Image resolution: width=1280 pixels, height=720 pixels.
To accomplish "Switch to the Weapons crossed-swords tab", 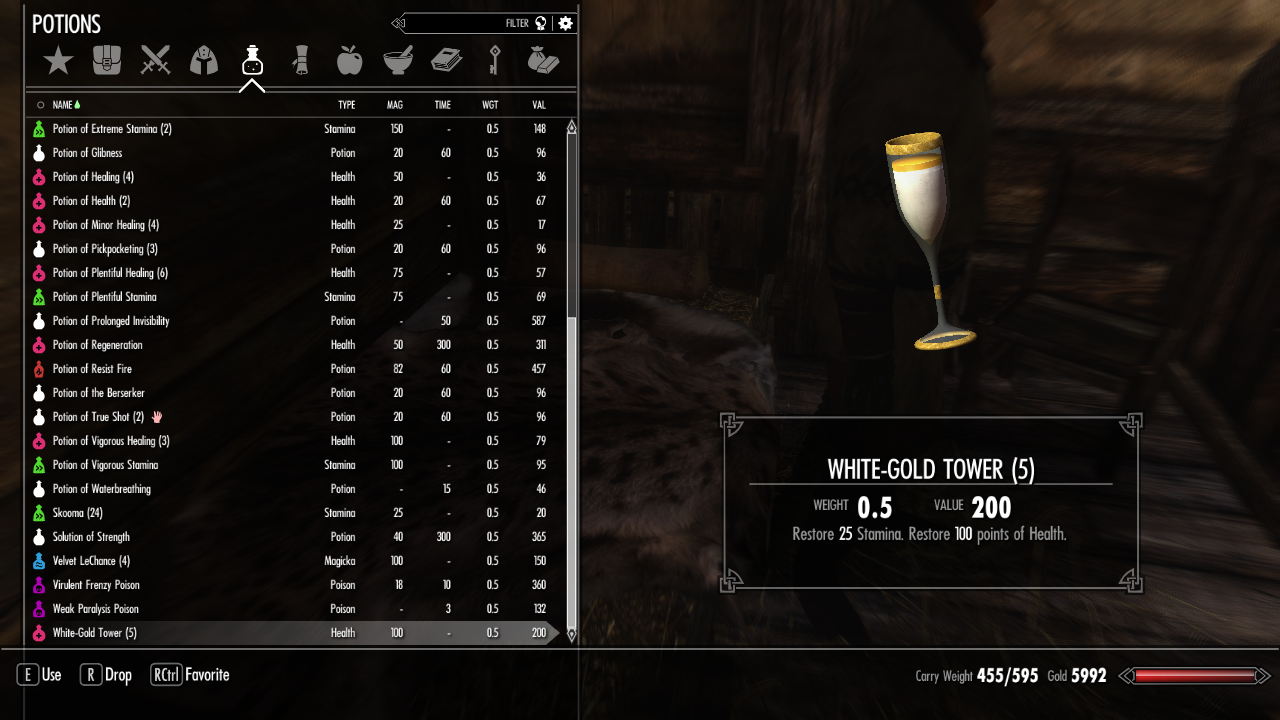I will coord(155,61).
